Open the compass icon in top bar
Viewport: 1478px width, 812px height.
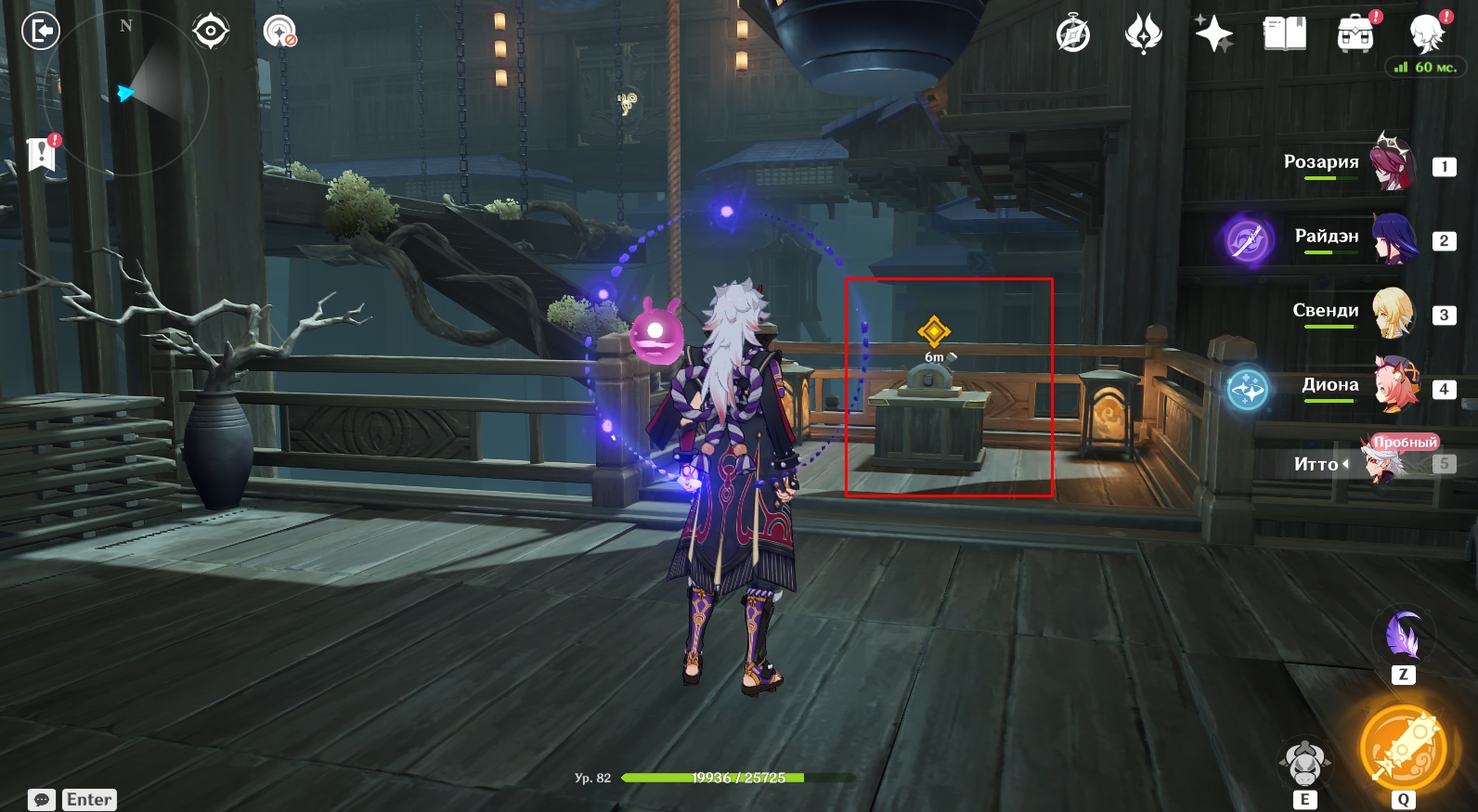pyautogui.click(x=1073, y=35)
